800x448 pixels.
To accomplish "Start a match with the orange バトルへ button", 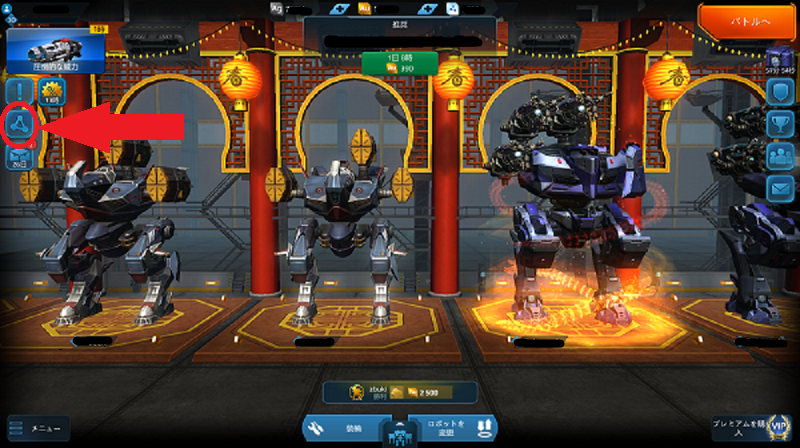I will point(747,21).
